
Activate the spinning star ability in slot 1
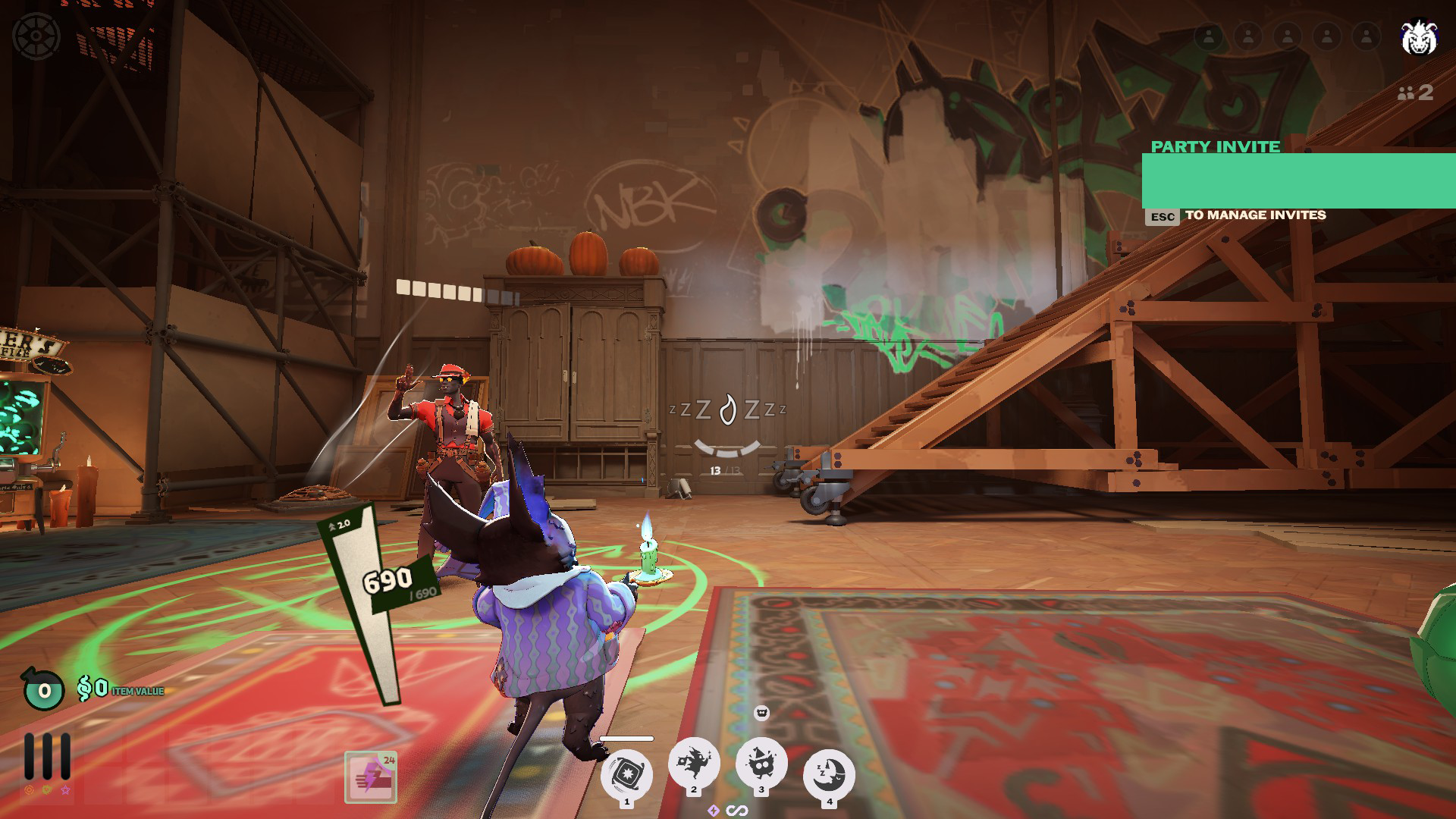pos(626,773)
